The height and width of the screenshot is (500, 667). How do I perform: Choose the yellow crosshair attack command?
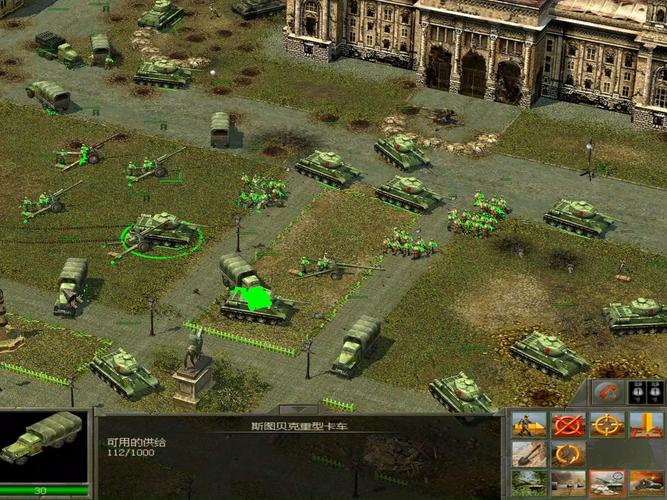point(607,425)
